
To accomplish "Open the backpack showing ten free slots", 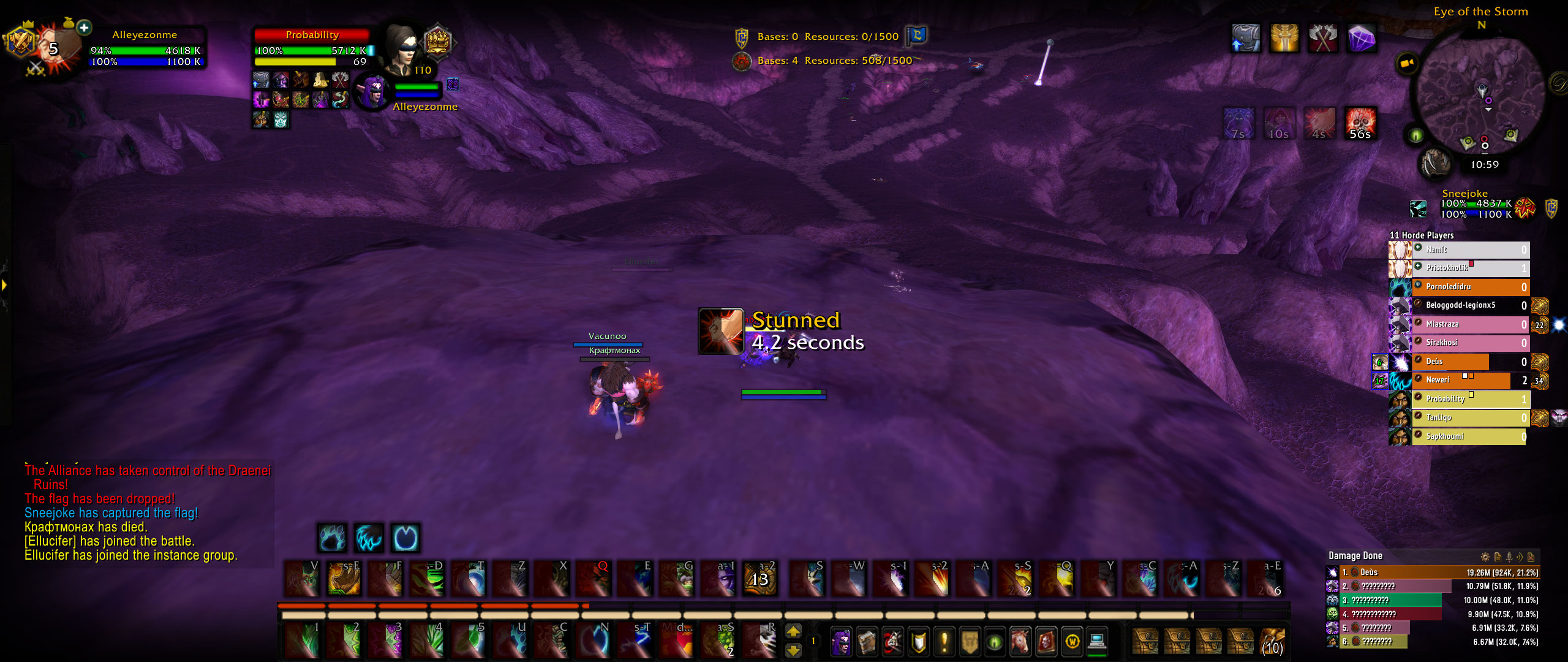I will coord(1272,642).
